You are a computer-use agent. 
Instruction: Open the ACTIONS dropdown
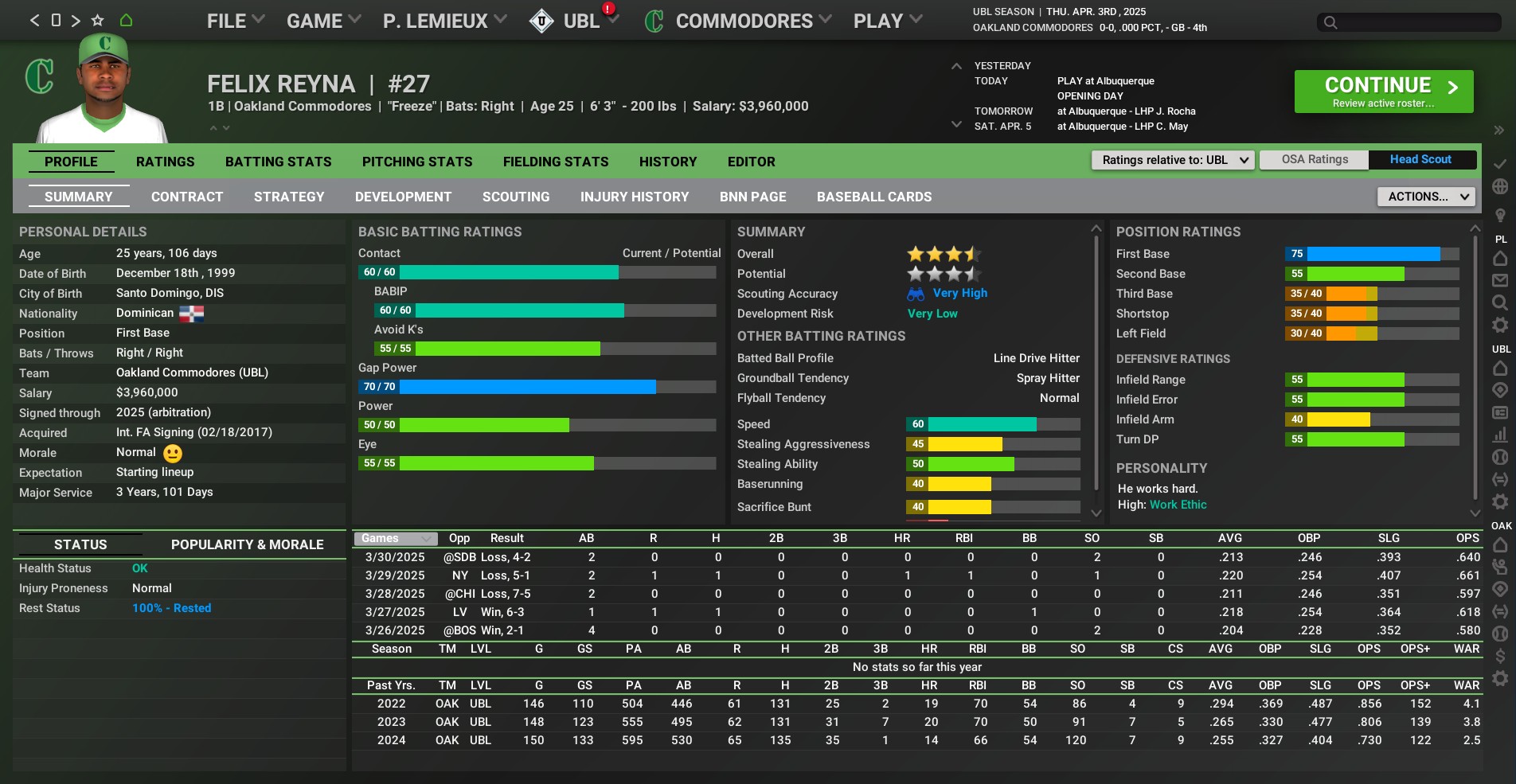click(x=1425, y=197)
